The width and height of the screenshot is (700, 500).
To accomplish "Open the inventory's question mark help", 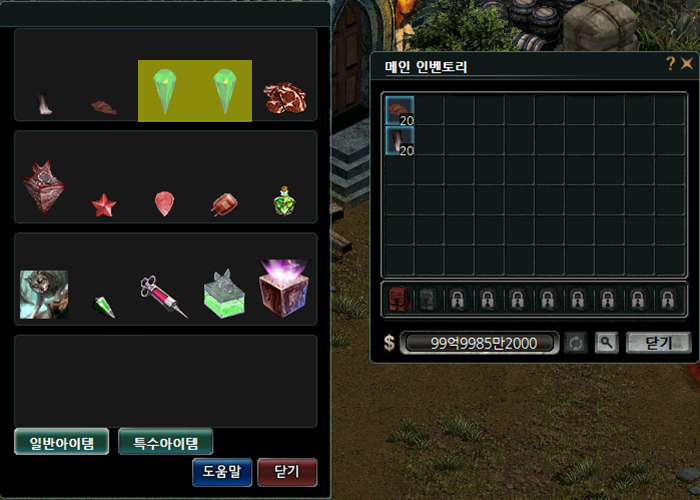I will coord(670,64).
